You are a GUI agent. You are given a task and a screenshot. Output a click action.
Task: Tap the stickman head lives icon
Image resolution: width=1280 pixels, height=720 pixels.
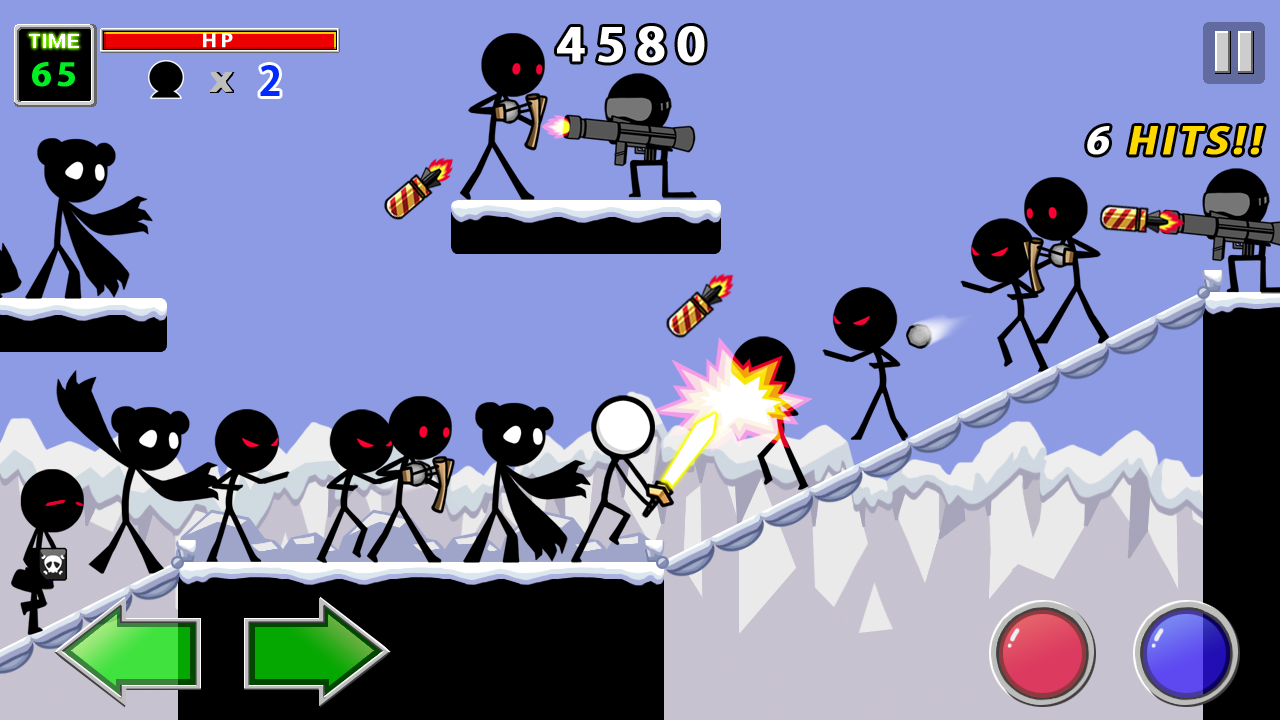[166, 80]
